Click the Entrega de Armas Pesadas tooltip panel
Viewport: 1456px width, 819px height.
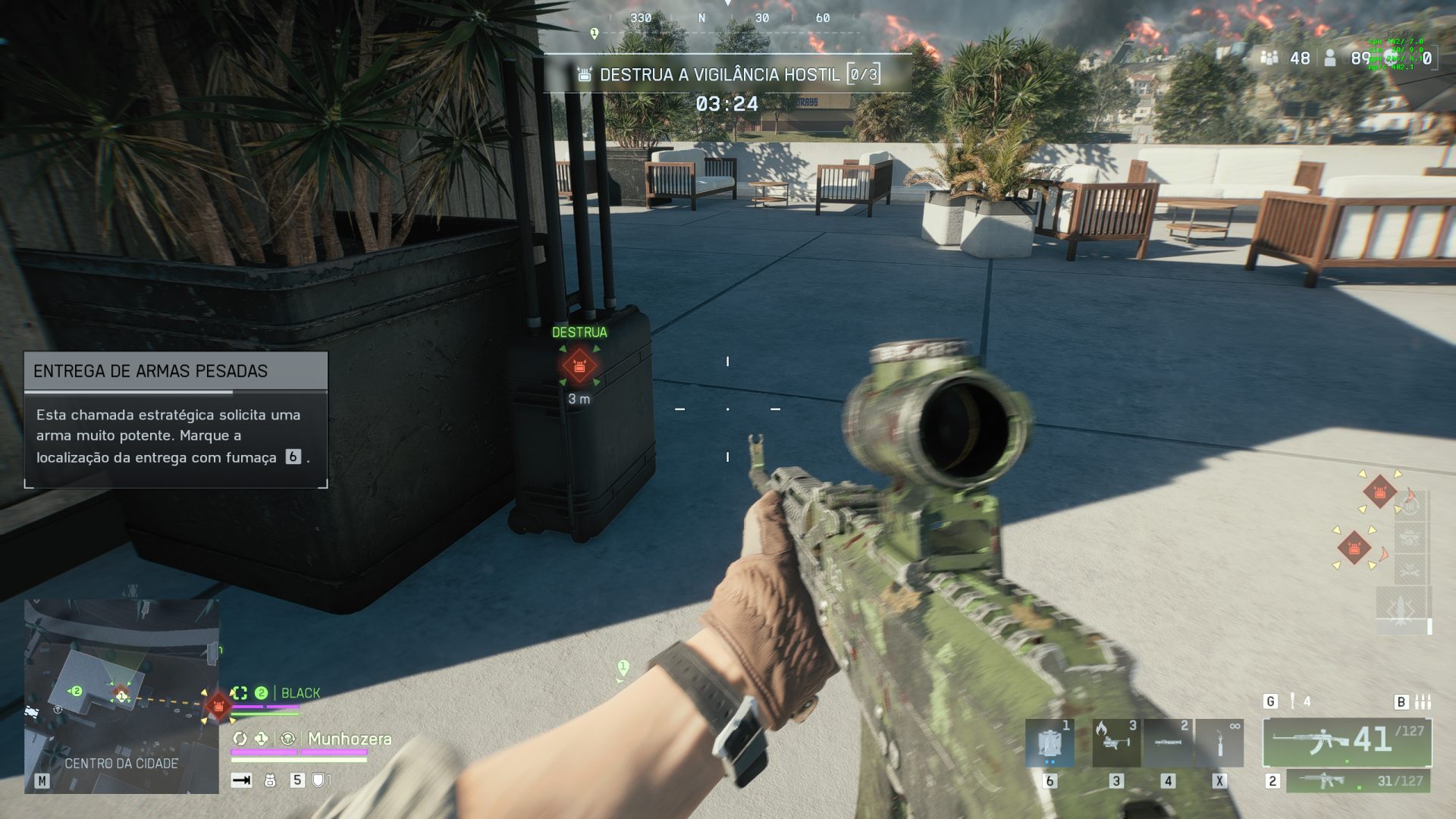tap(176, 419)
